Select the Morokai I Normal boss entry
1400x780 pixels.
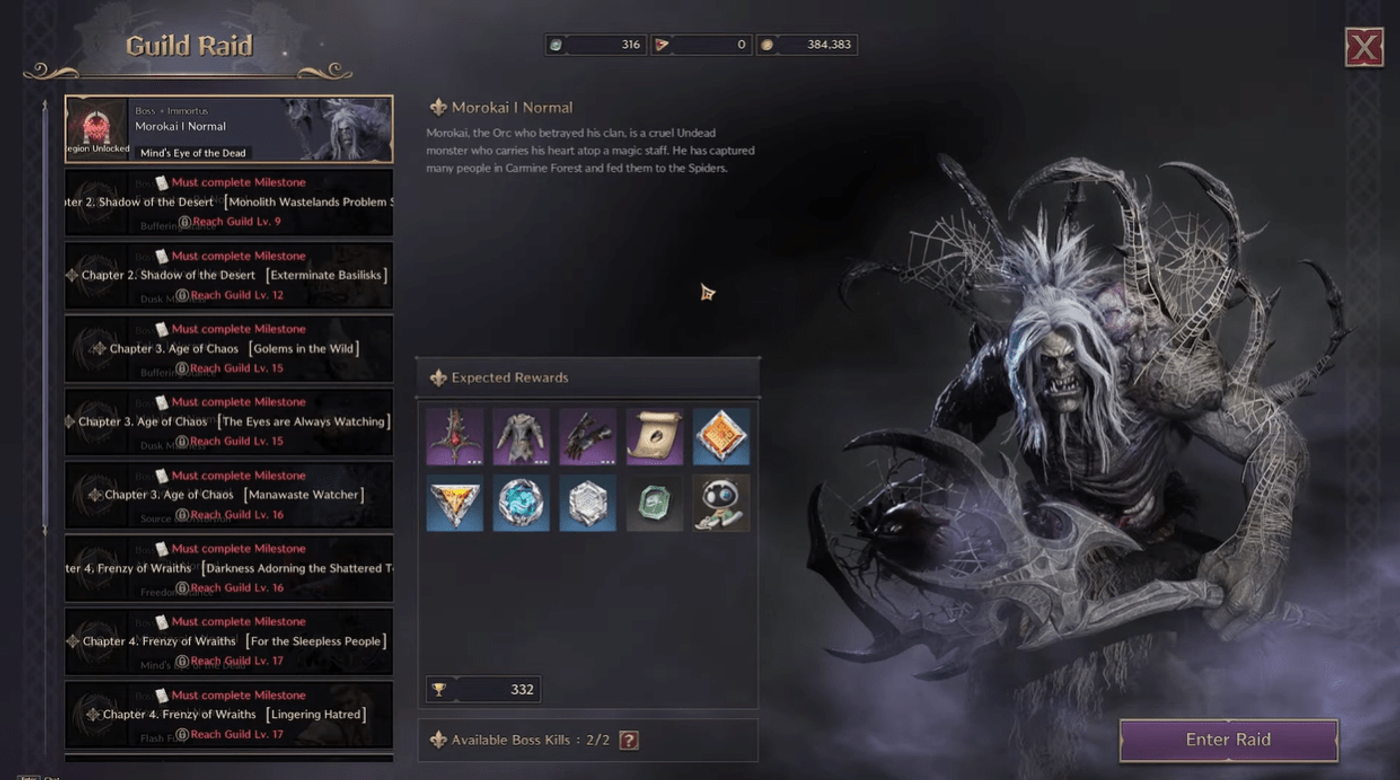229,129
